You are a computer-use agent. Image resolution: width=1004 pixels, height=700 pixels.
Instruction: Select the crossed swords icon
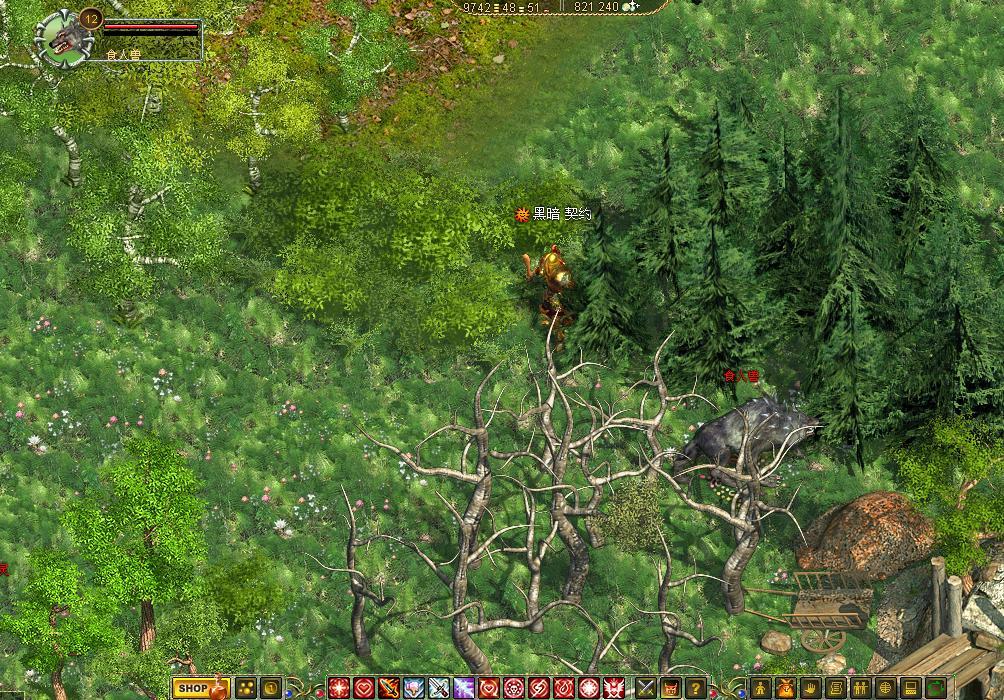tap(646, 688)
